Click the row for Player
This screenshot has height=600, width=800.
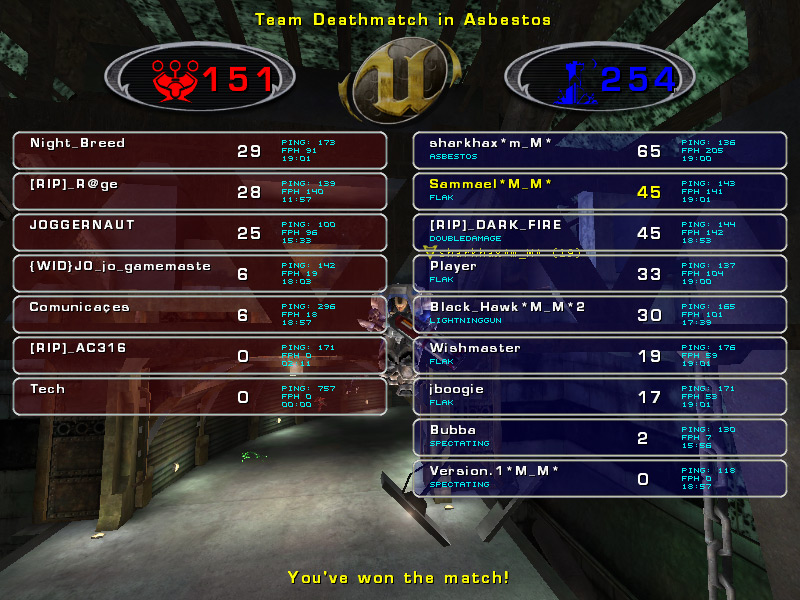coord(598,274)
